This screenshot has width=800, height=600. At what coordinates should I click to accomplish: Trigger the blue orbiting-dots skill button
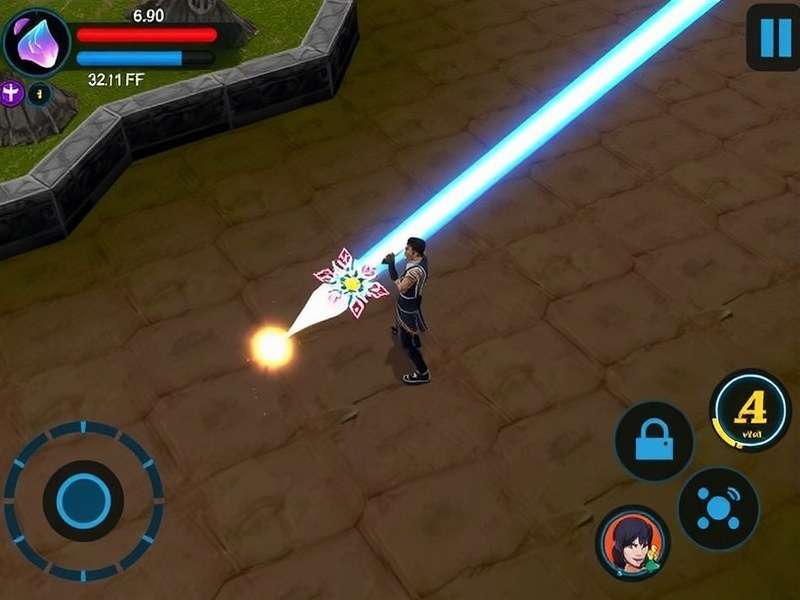pos(718,508)
